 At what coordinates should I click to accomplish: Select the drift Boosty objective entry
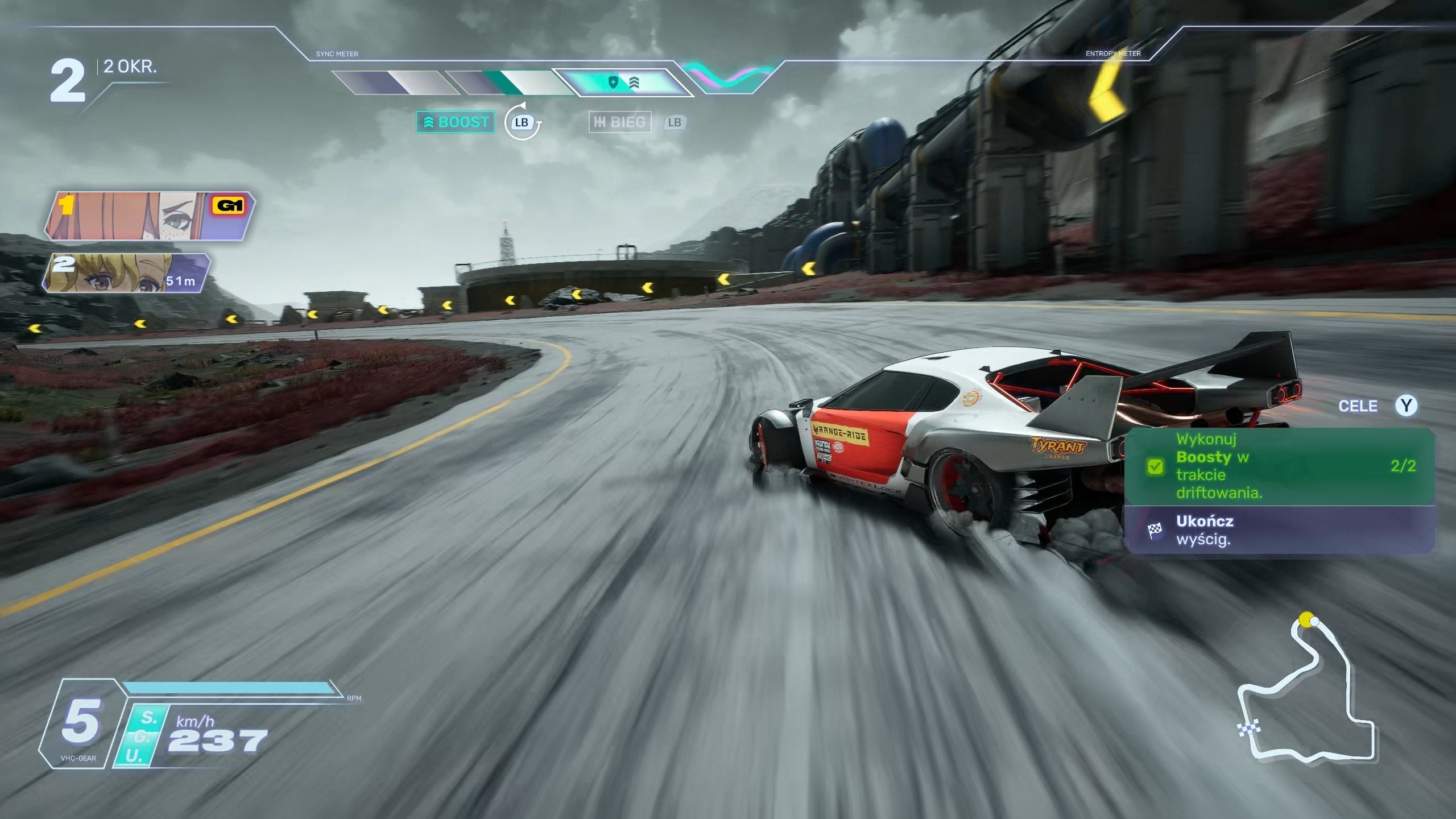[x=1280, y=466]
